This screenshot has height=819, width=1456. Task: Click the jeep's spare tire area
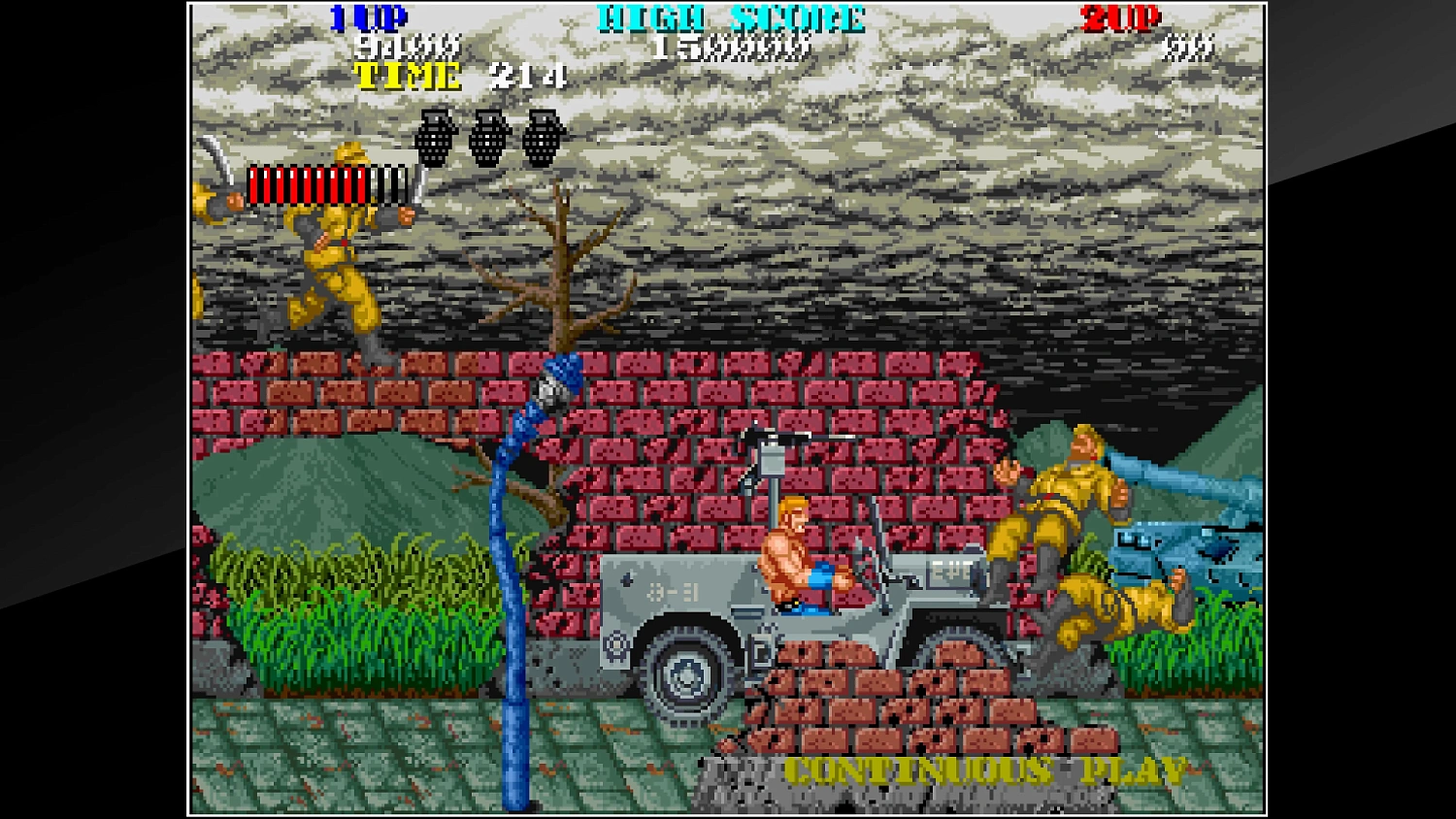618,645
